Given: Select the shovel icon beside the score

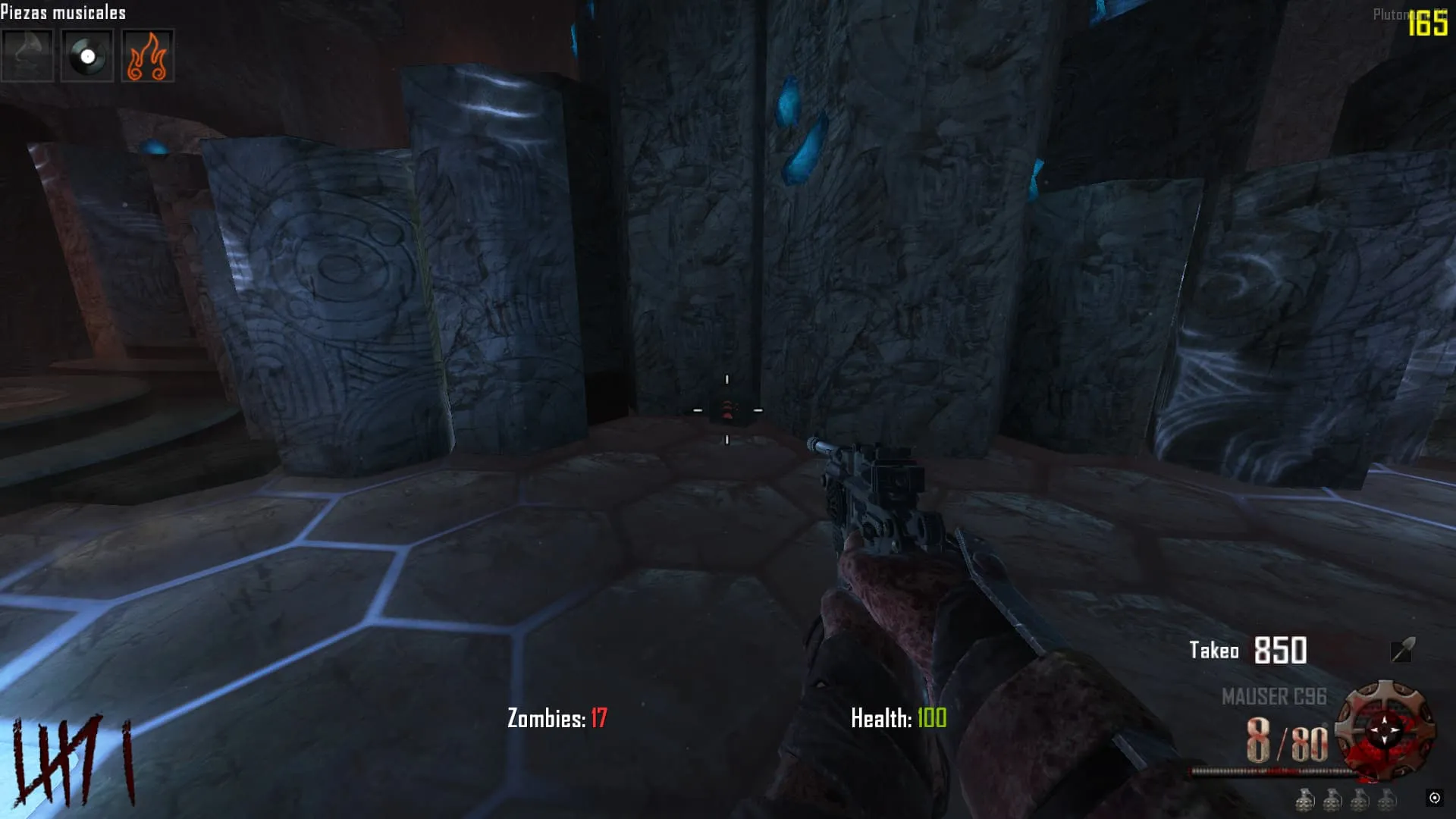Looking at the screenshot, I should 1402,650.
